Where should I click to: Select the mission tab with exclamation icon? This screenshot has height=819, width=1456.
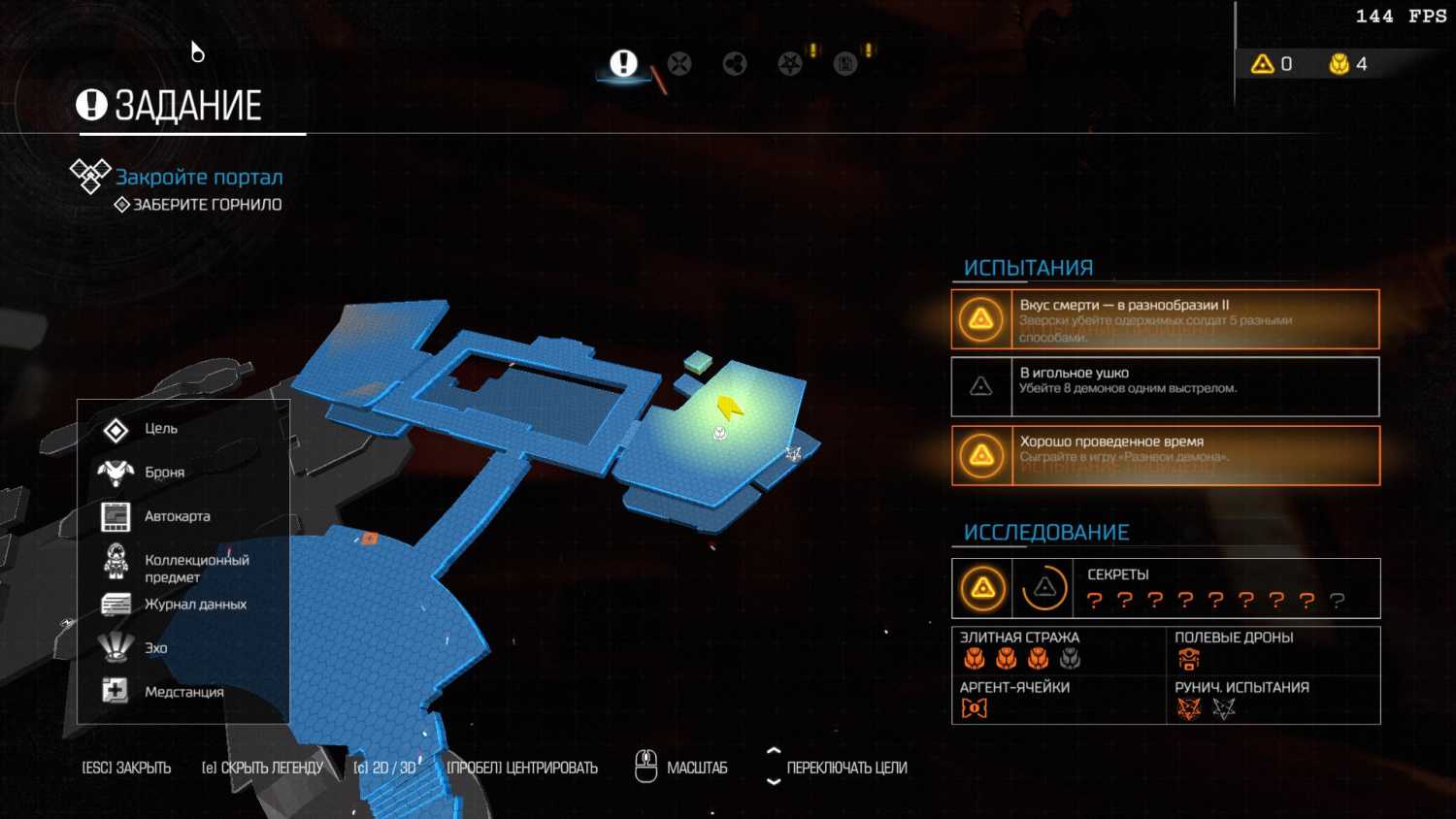pos(623,64)
